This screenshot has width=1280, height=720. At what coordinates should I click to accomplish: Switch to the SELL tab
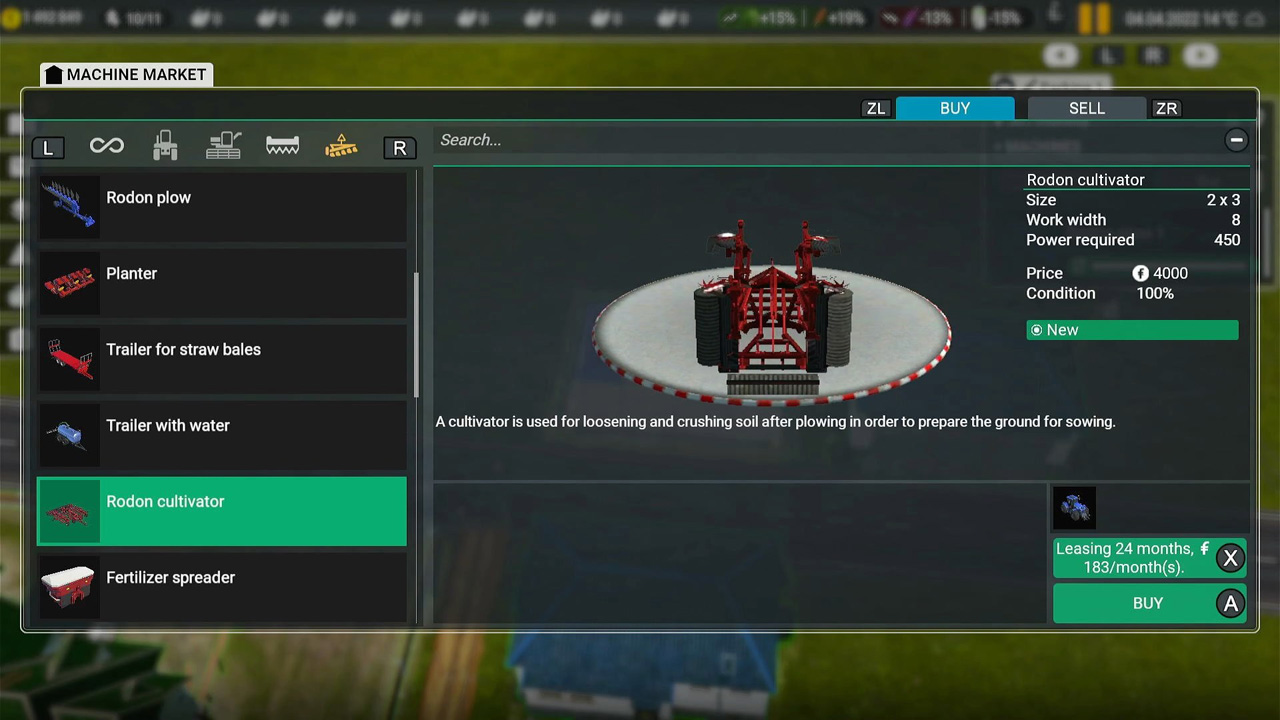1086,108
